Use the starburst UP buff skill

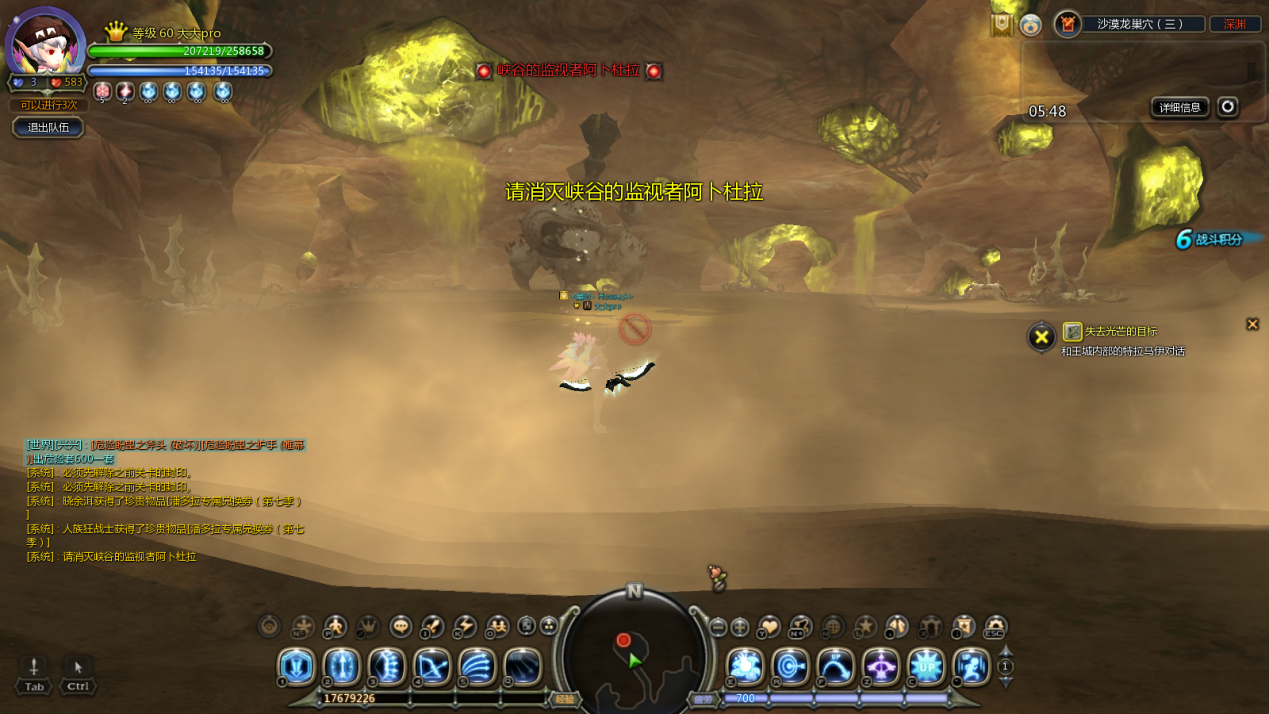(926, 666)
